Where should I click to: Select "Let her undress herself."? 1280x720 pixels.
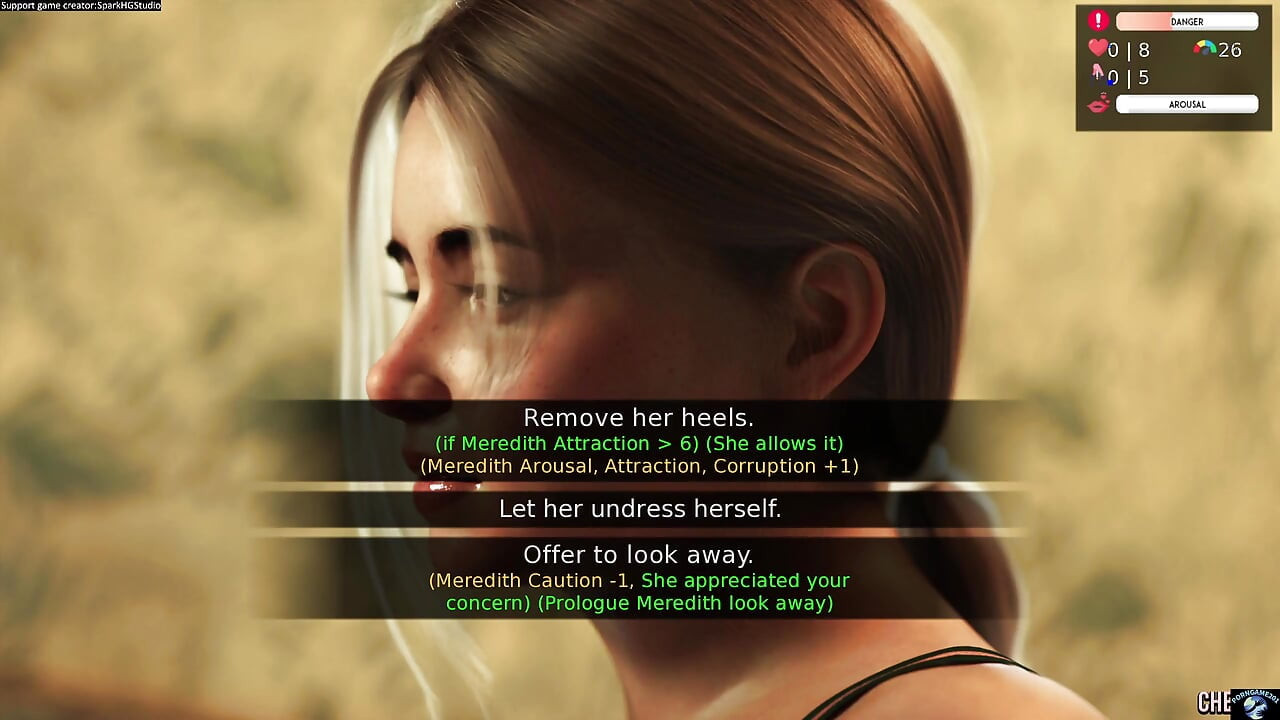(639, 509)
